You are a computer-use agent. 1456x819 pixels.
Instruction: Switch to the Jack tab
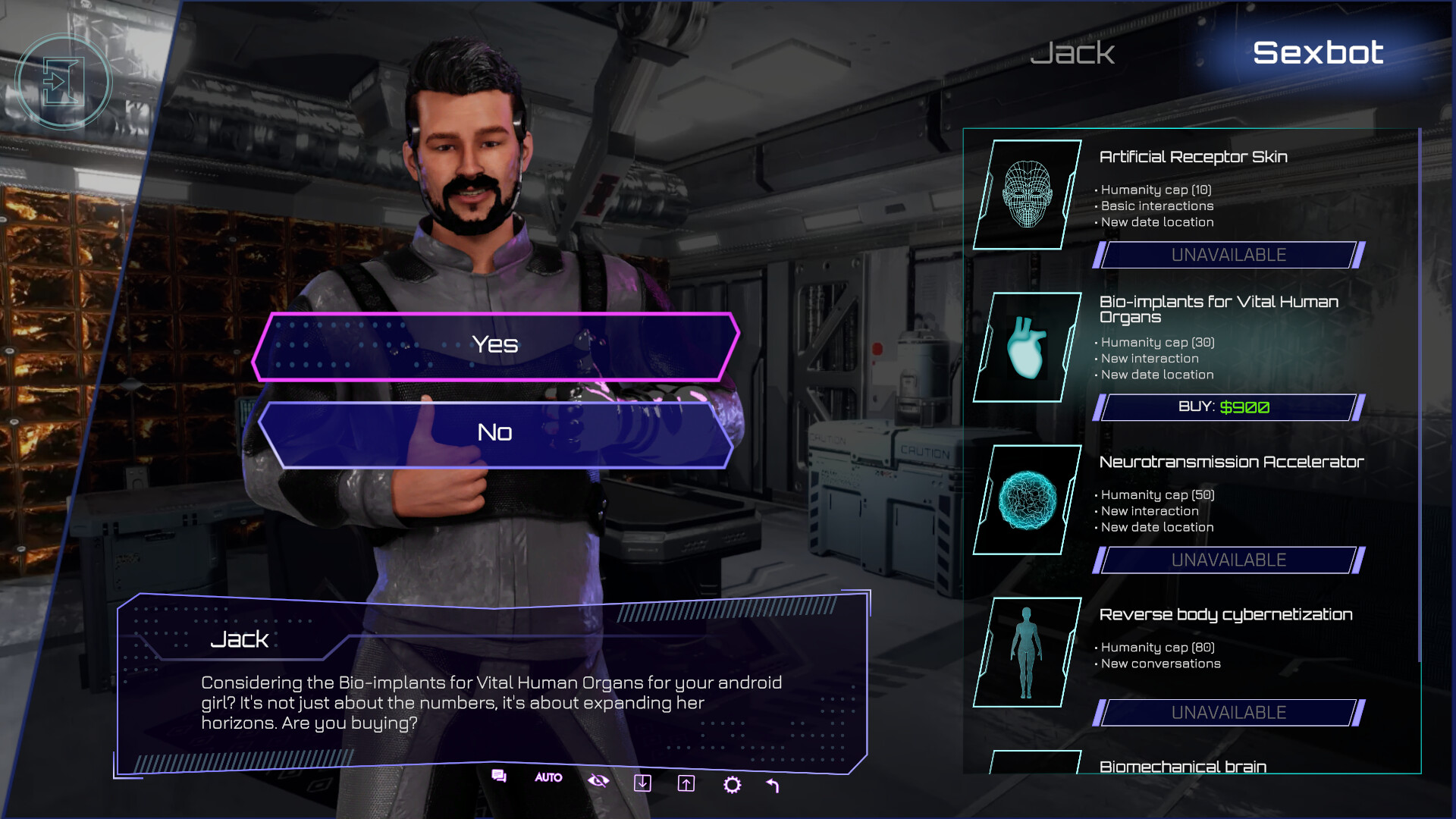(x=1072, y=53)
